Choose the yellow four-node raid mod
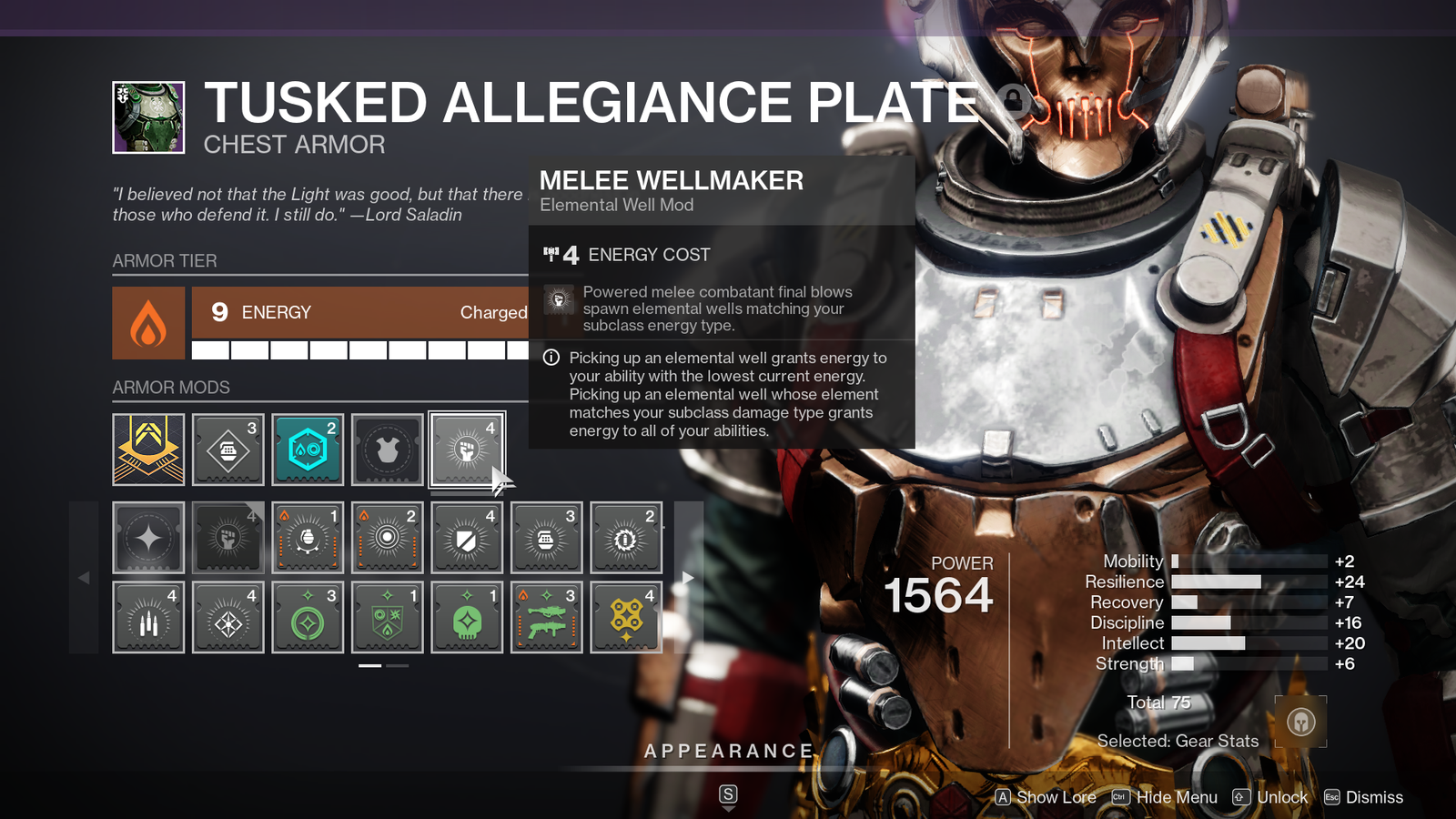Image resolution: width=1456 pixels, height=819 pixels. [x=626, y=617]
